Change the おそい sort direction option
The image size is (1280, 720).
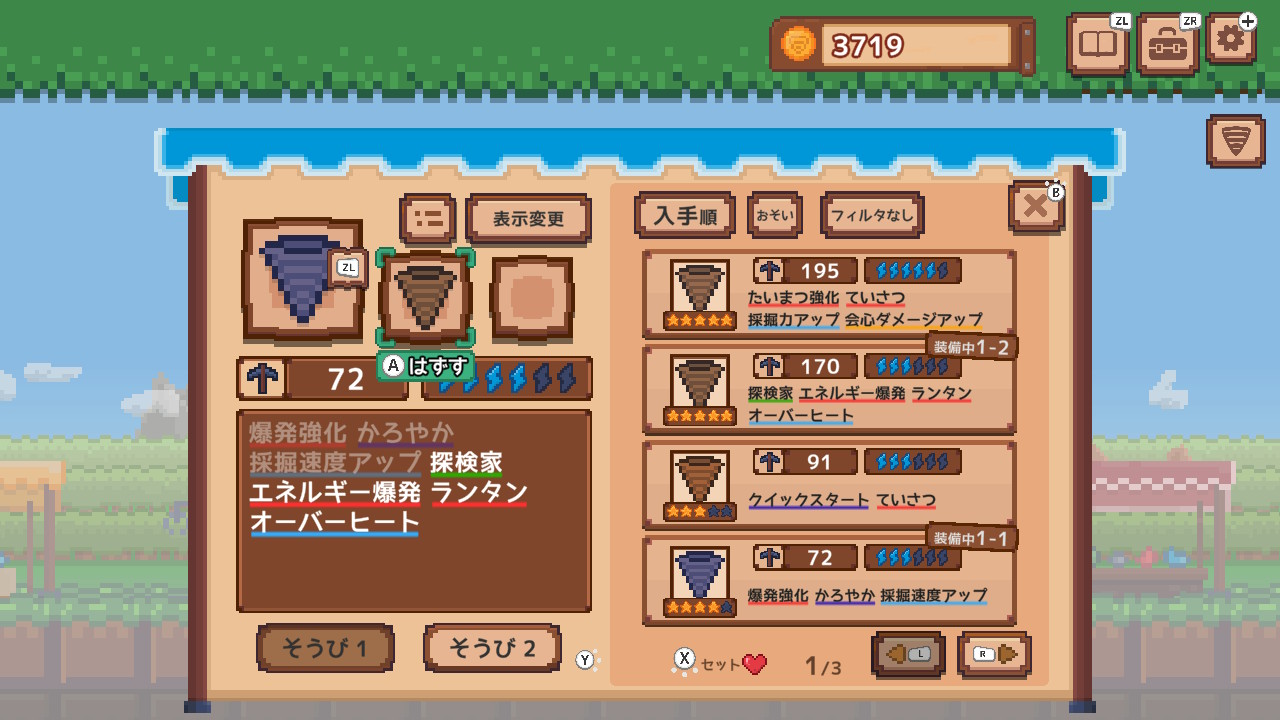click(x=775, y=214)
